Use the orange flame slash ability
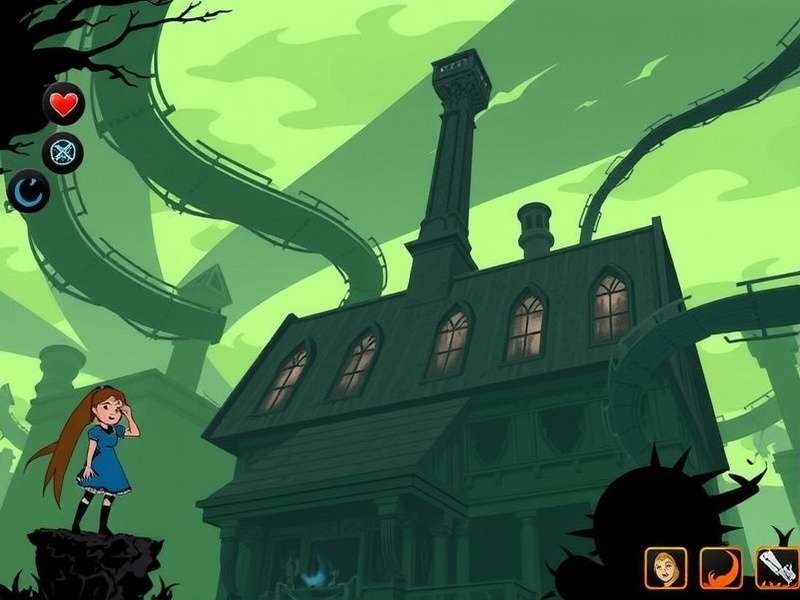This screenshot has width=800, height=600. tap(720, 568)
